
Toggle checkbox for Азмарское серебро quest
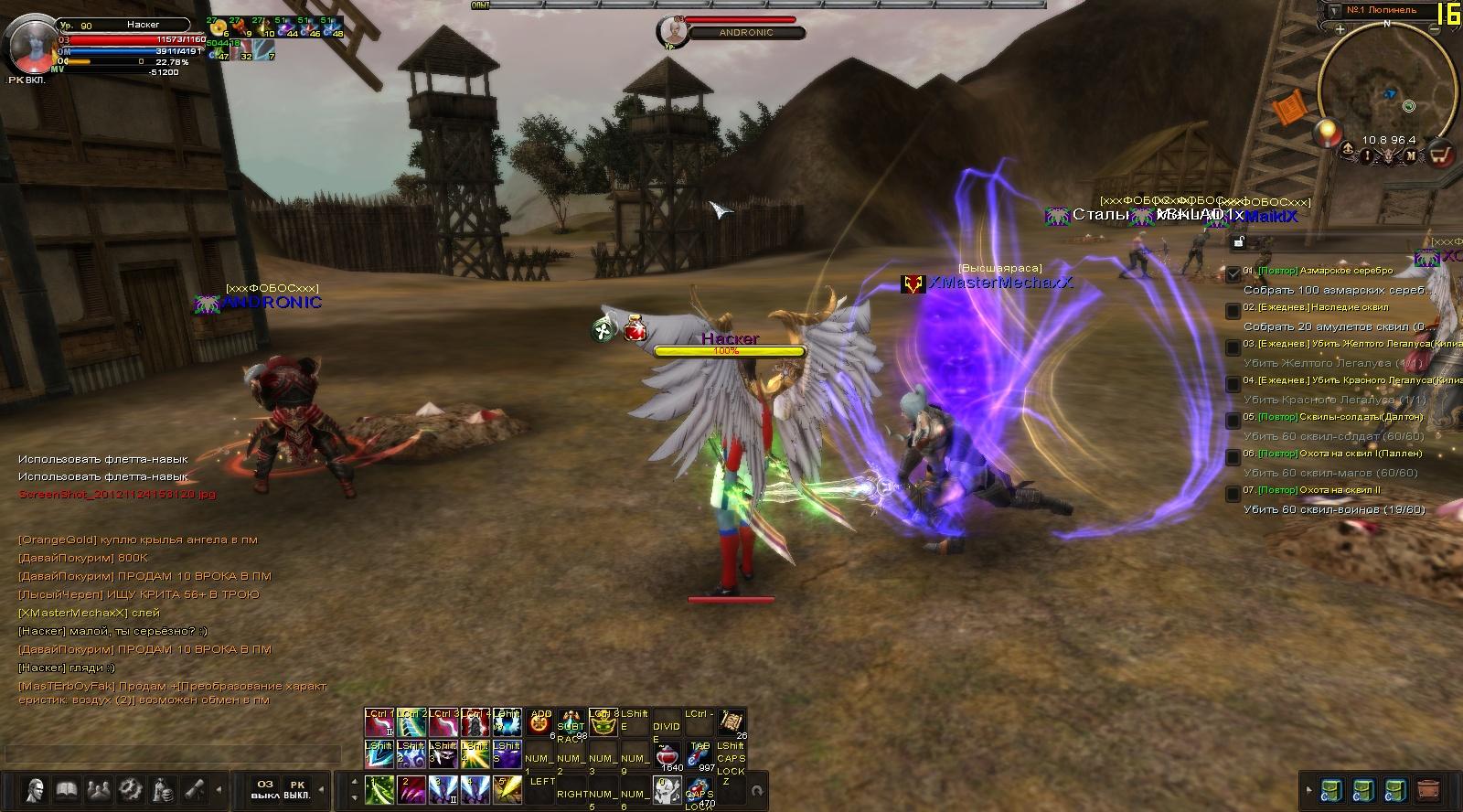click(1233, 272)
